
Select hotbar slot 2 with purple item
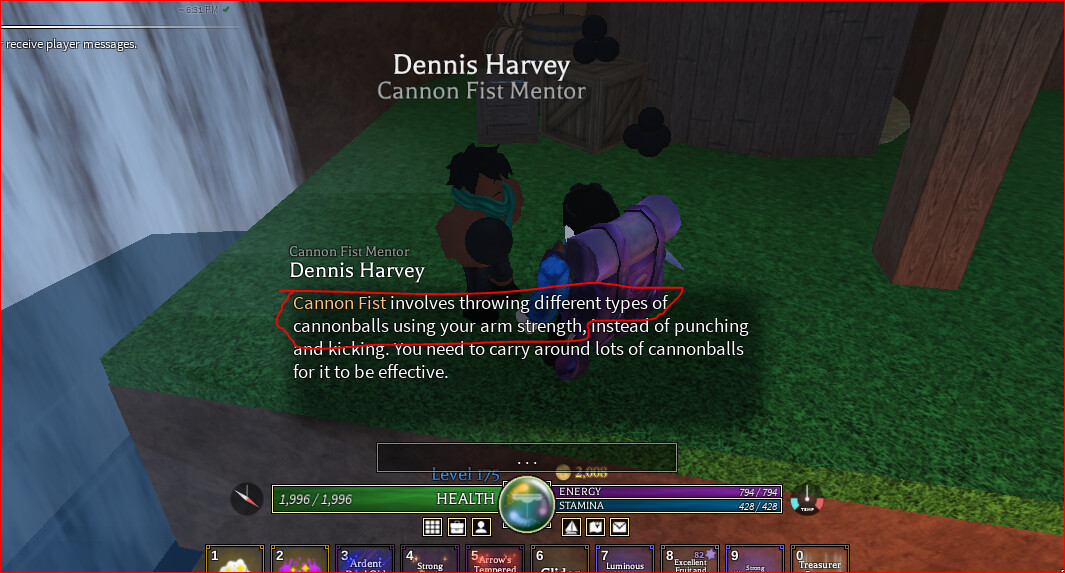(300, 560)
